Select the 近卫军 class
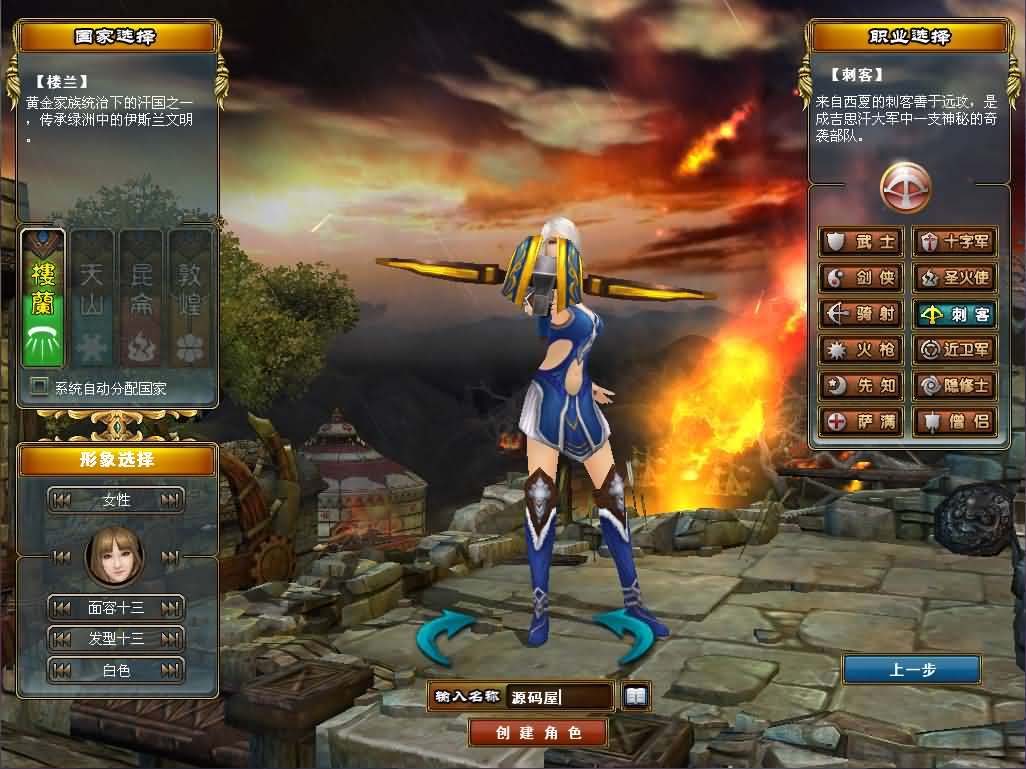This screenshot has height=769, width=1026. click(955, 350)
